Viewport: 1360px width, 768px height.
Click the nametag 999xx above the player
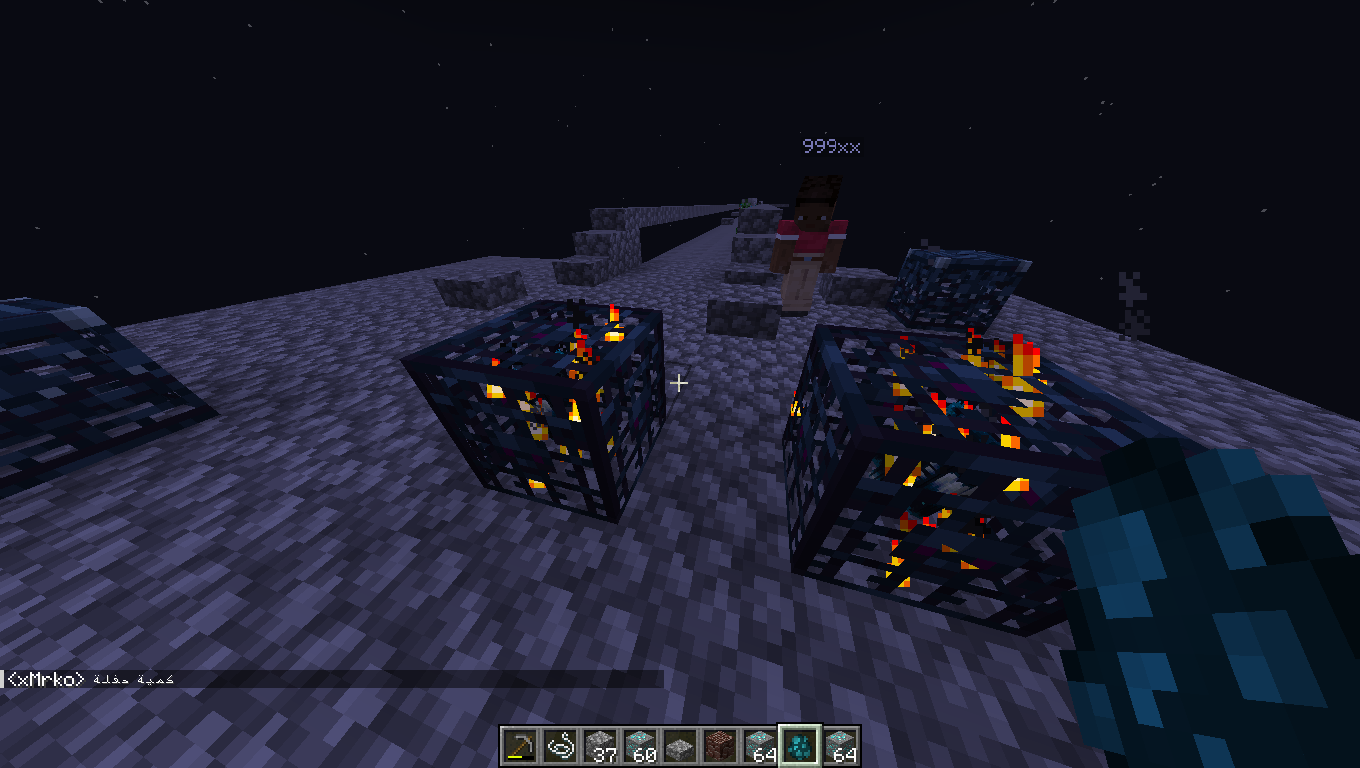click(830, 146)
